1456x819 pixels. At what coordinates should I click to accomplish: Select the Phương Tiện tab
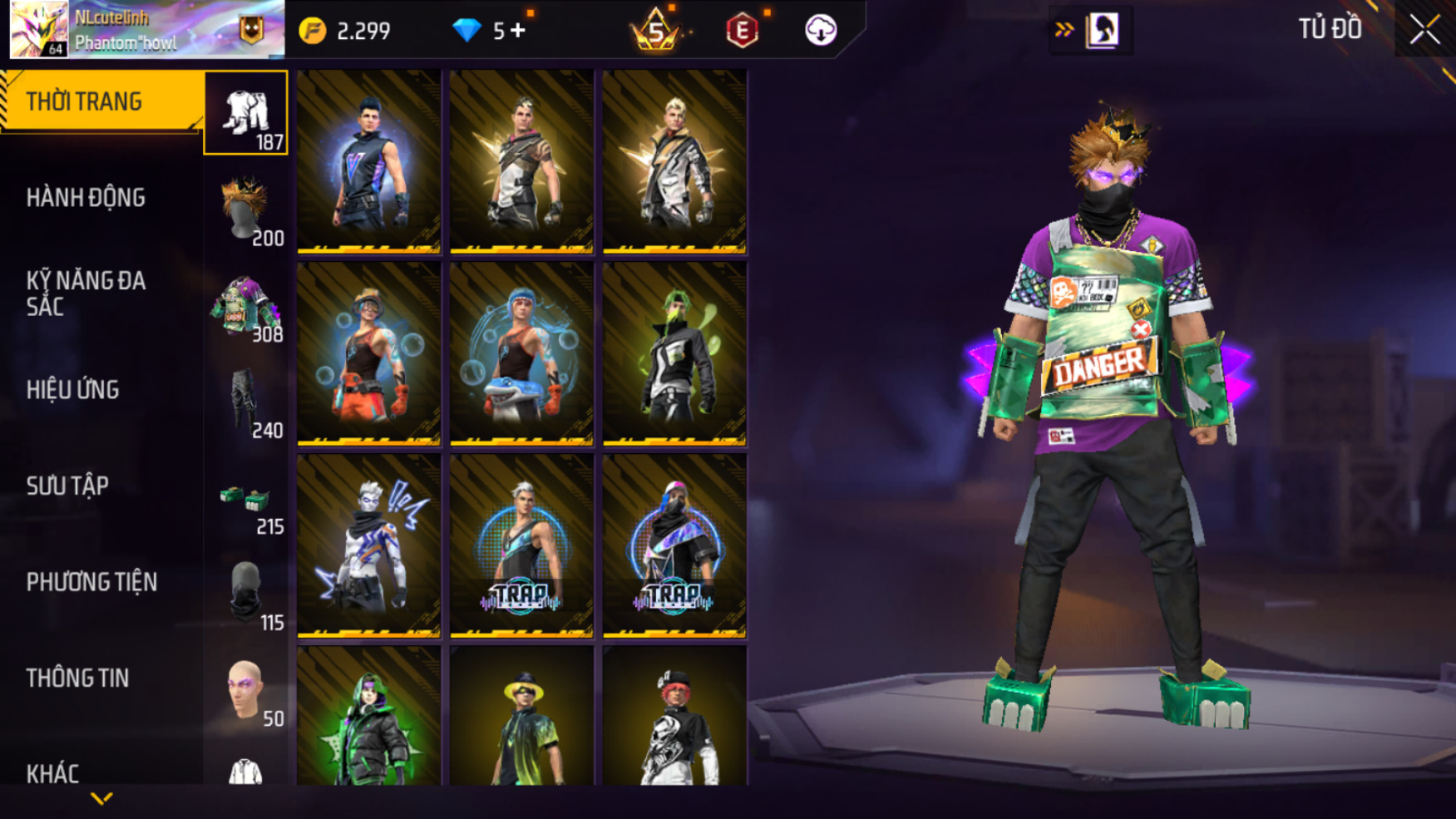pyautogui.click(x=91, y=582)
